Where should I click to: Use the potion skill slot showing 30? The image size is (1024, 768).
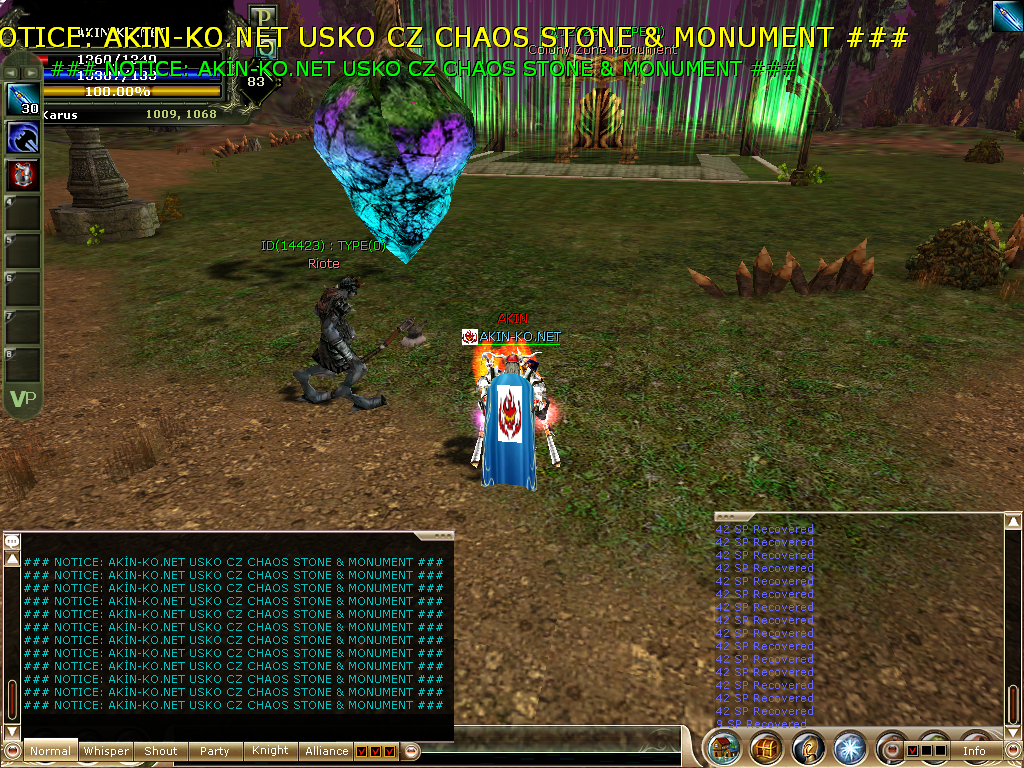[x=23, y=99]
